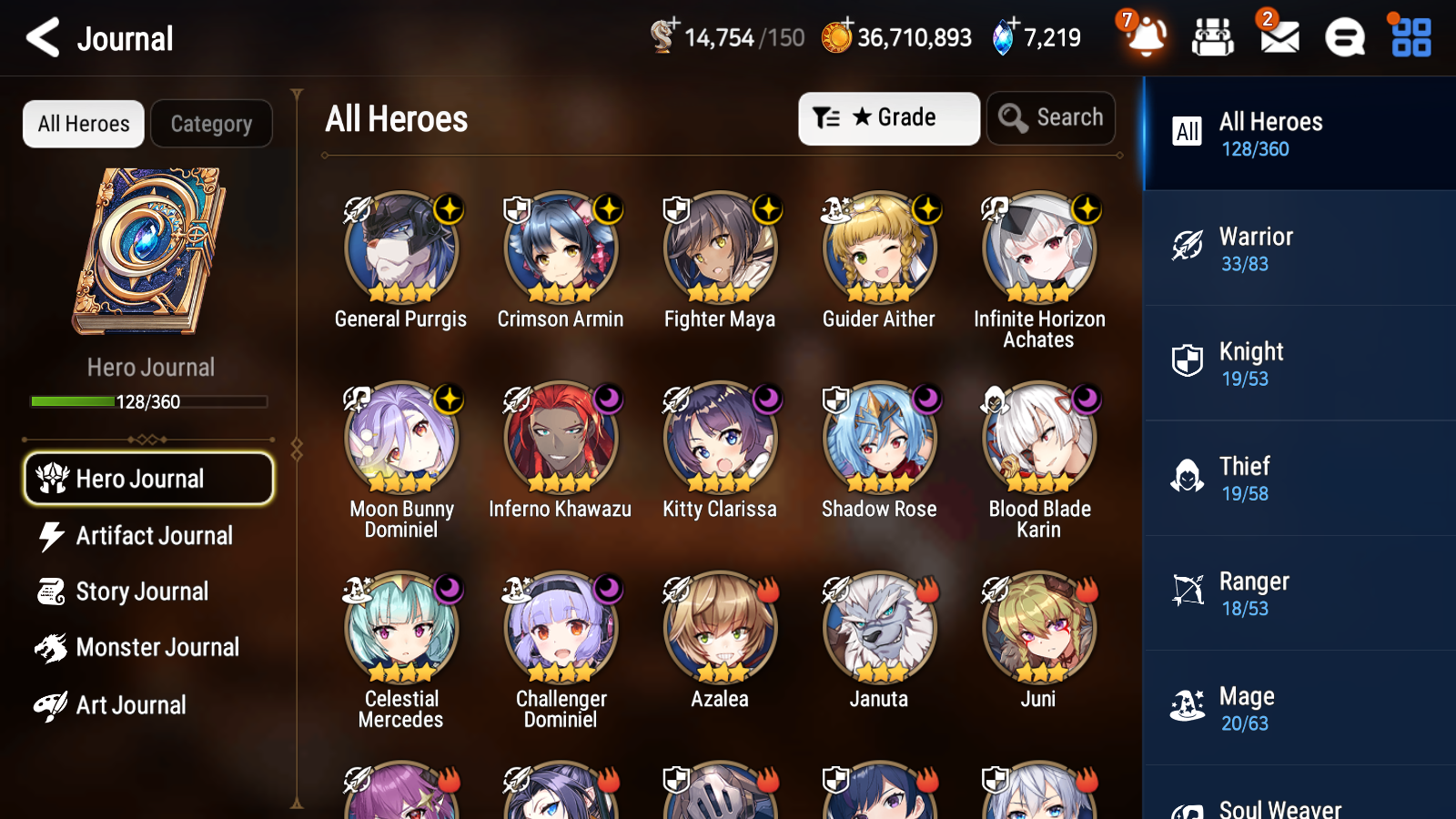Select the Mage class in the sidebar

click(x=1292, y=707)
